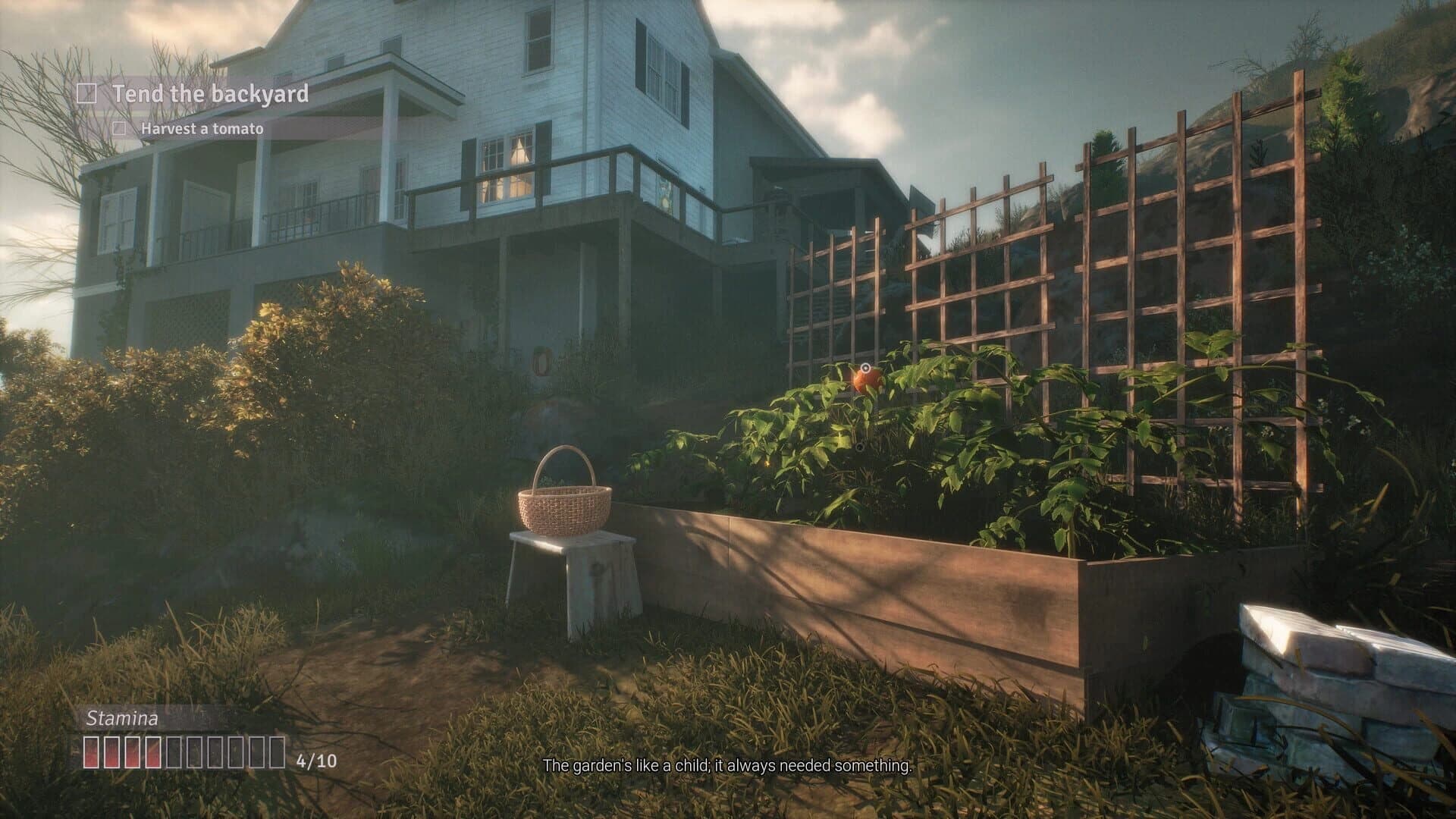Click the subtitle text about the garden
Viewport: 1456px width, 819px height.
[728, 765]
